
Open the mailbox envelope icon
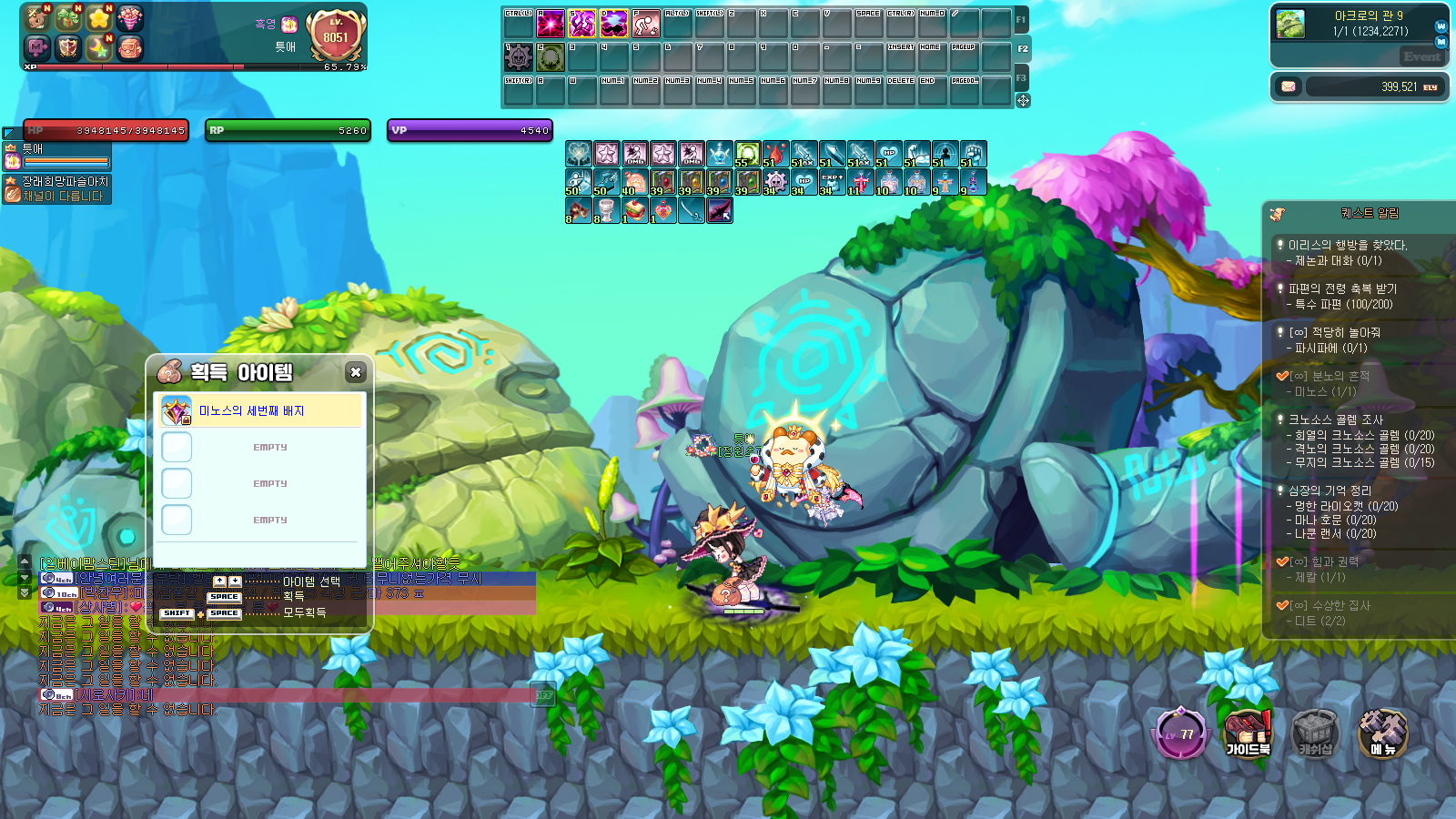point(1288,86)
